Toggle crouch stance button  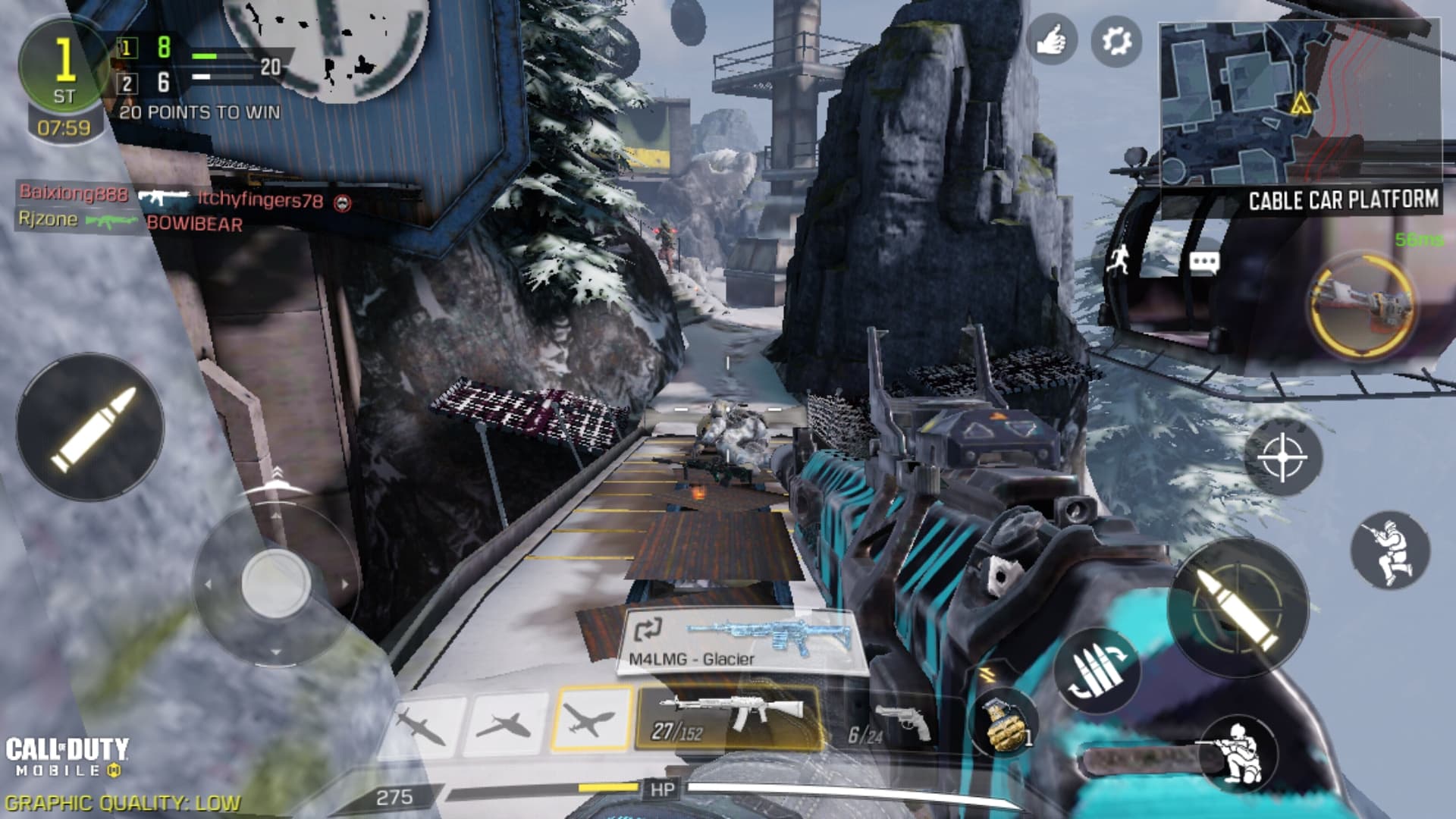tap(1238, 755)
